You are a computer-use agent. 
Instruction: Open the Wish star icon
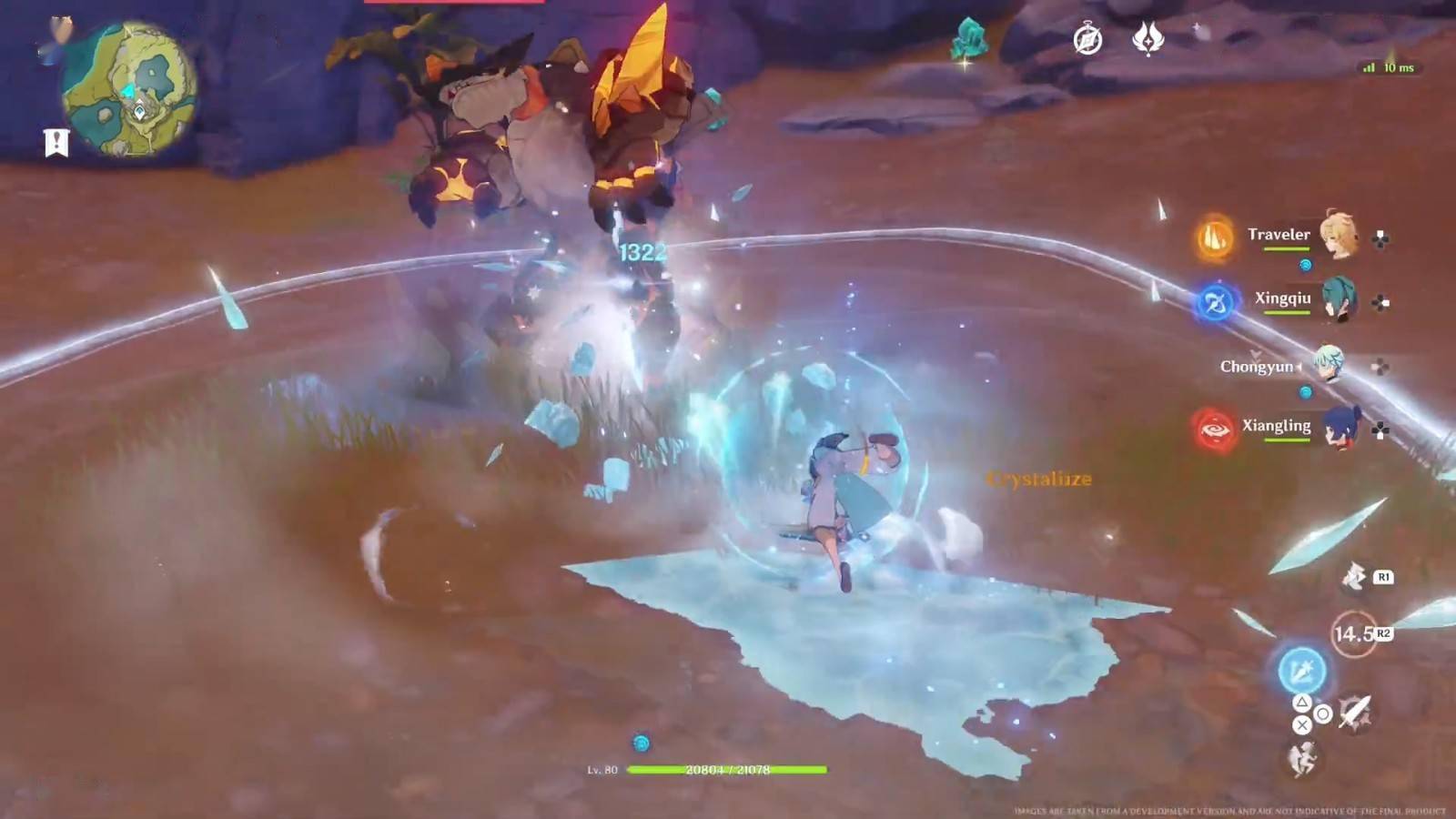pyautogui.click(x=1148, y=38)
